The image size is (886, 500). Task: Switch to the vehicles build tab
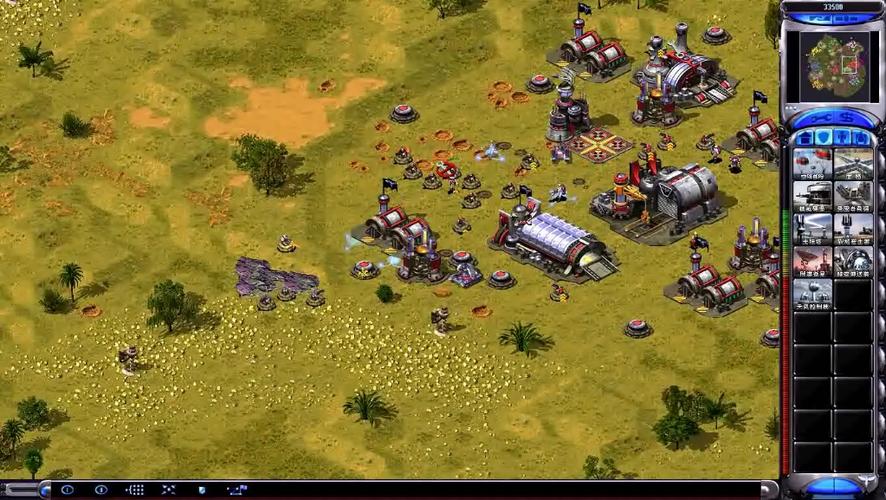click(x=860, y=138)
